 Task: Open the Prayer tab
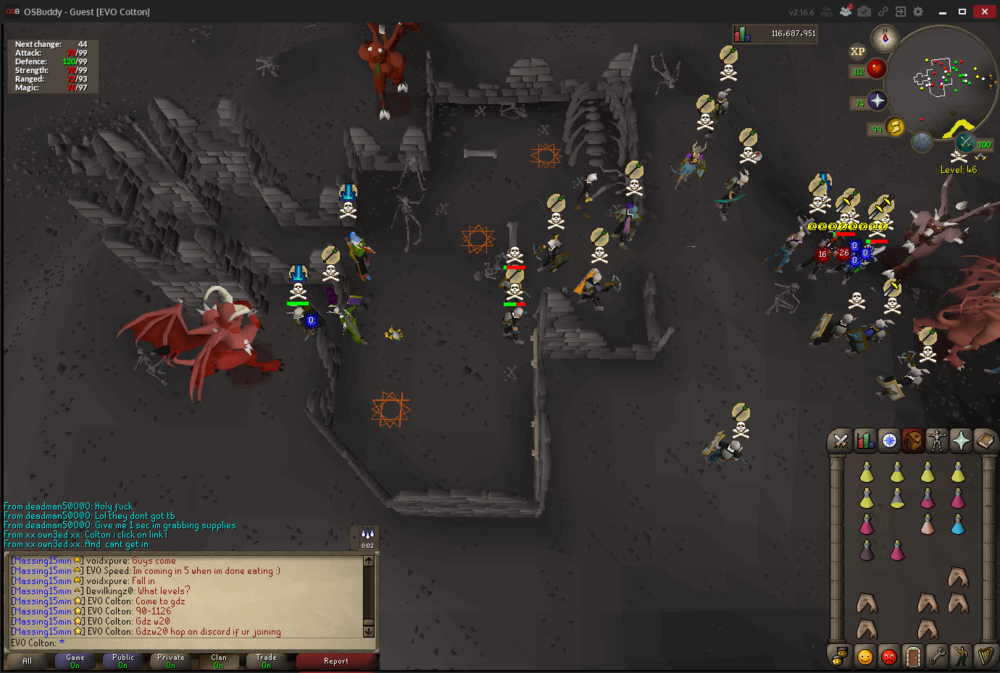961,440
